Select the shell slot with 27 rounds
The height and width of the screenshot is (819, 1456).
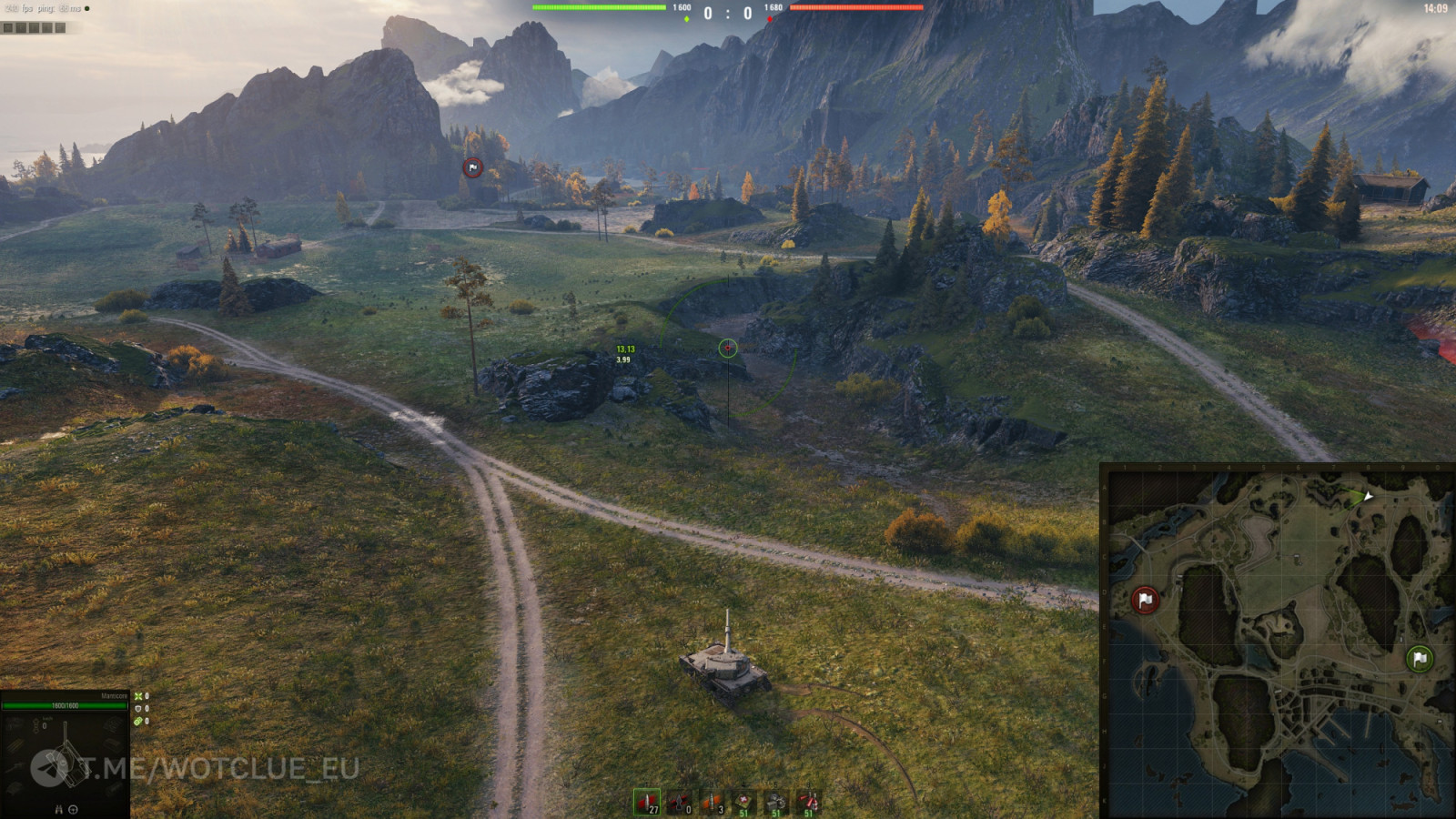point(647,803)
